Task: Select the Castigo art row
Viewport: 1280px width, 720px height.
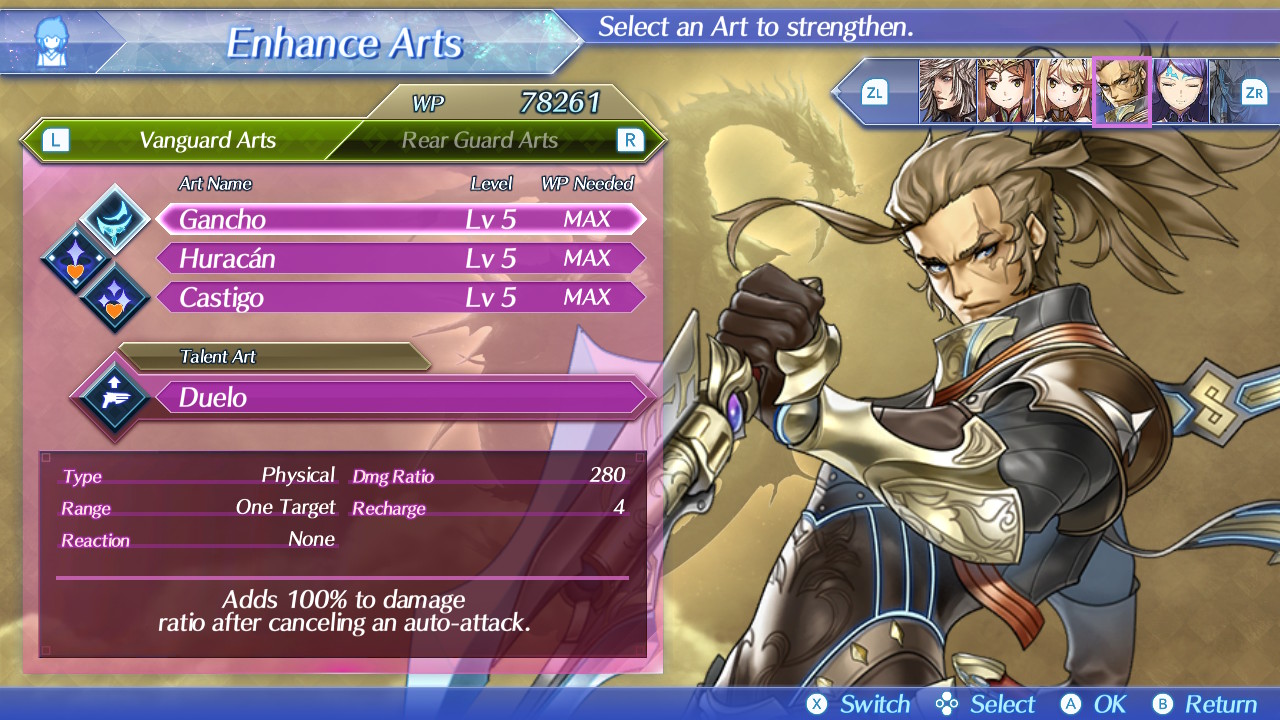Action: [x=400, y=298]
